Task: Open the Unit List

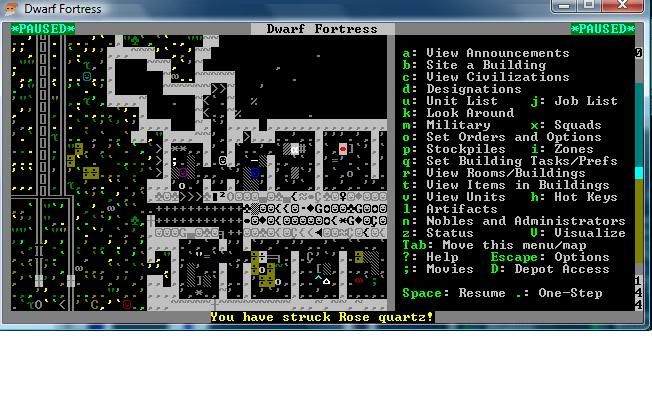Action: pyautogui.click(x=461, y=101)
